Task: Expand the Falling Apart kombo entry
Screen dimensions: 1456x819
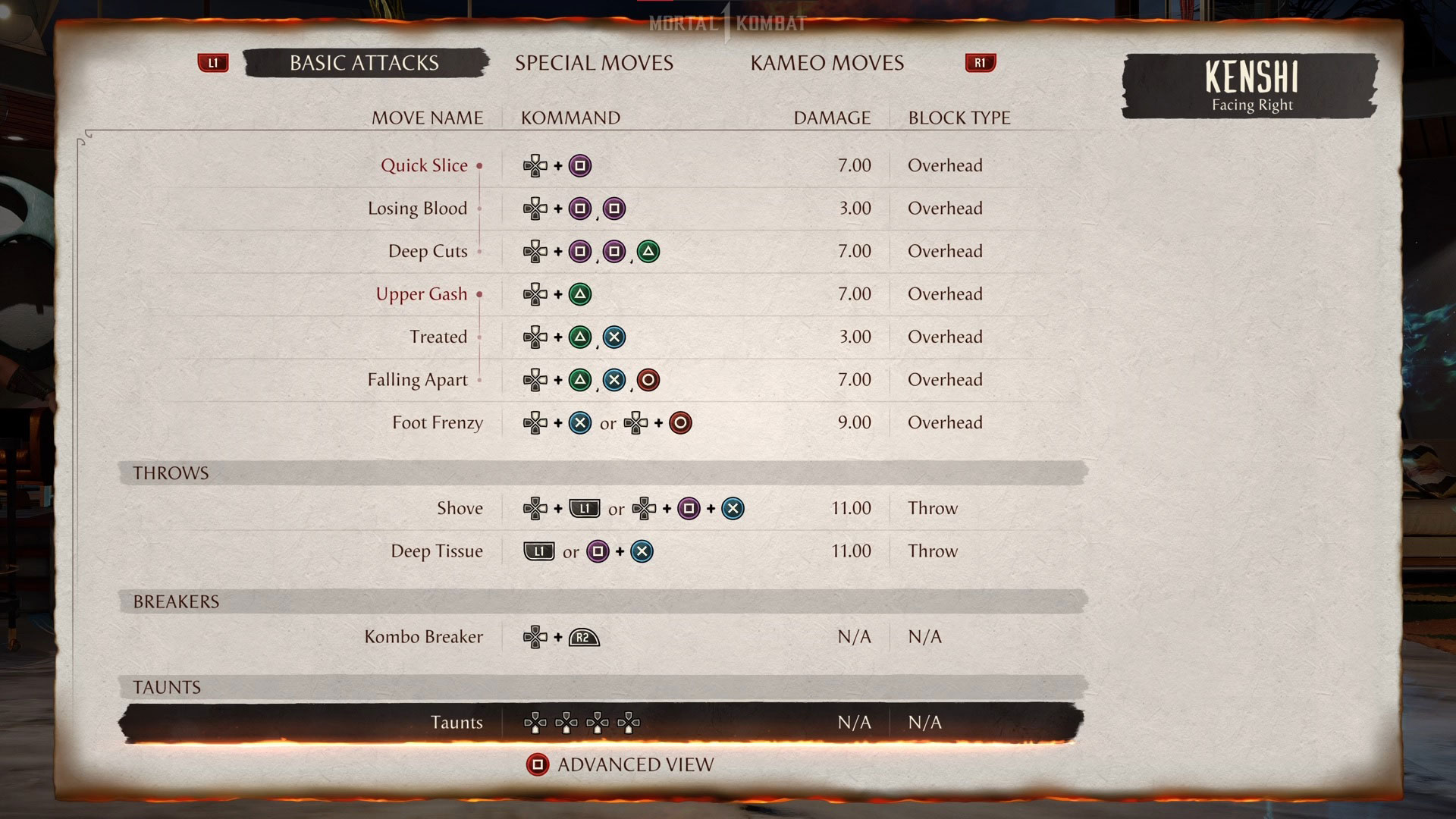Action: click(418, 380)
